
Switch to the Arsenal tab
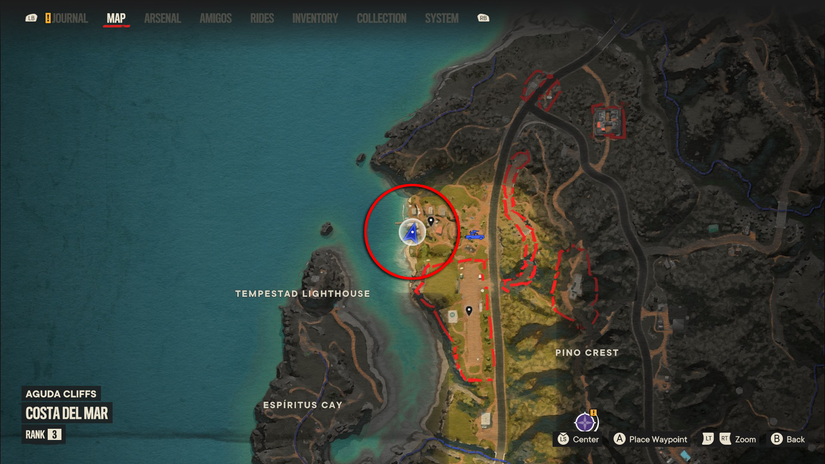pos(164,18)
